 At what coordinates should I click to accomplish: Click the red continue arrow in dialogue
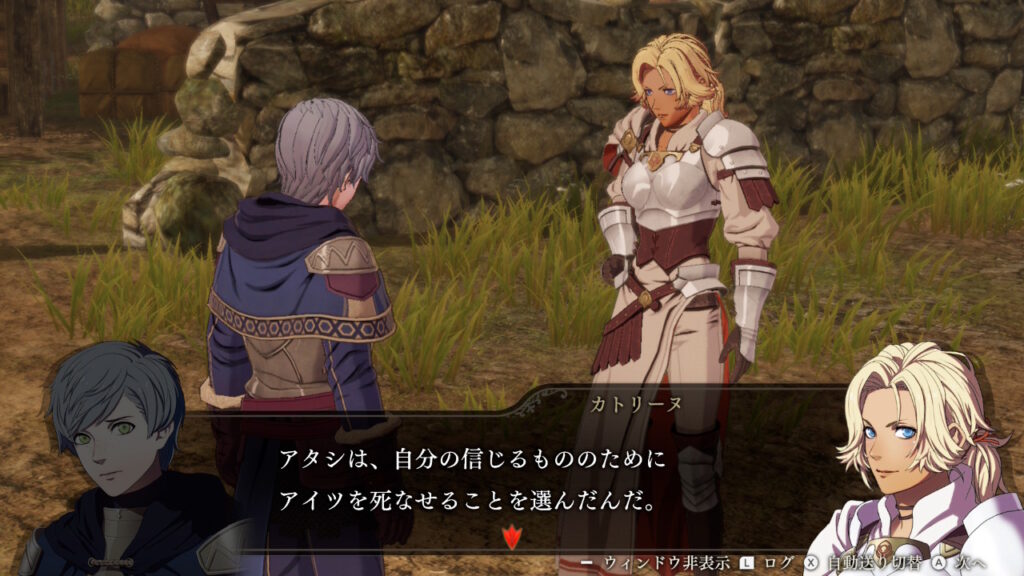511,538
